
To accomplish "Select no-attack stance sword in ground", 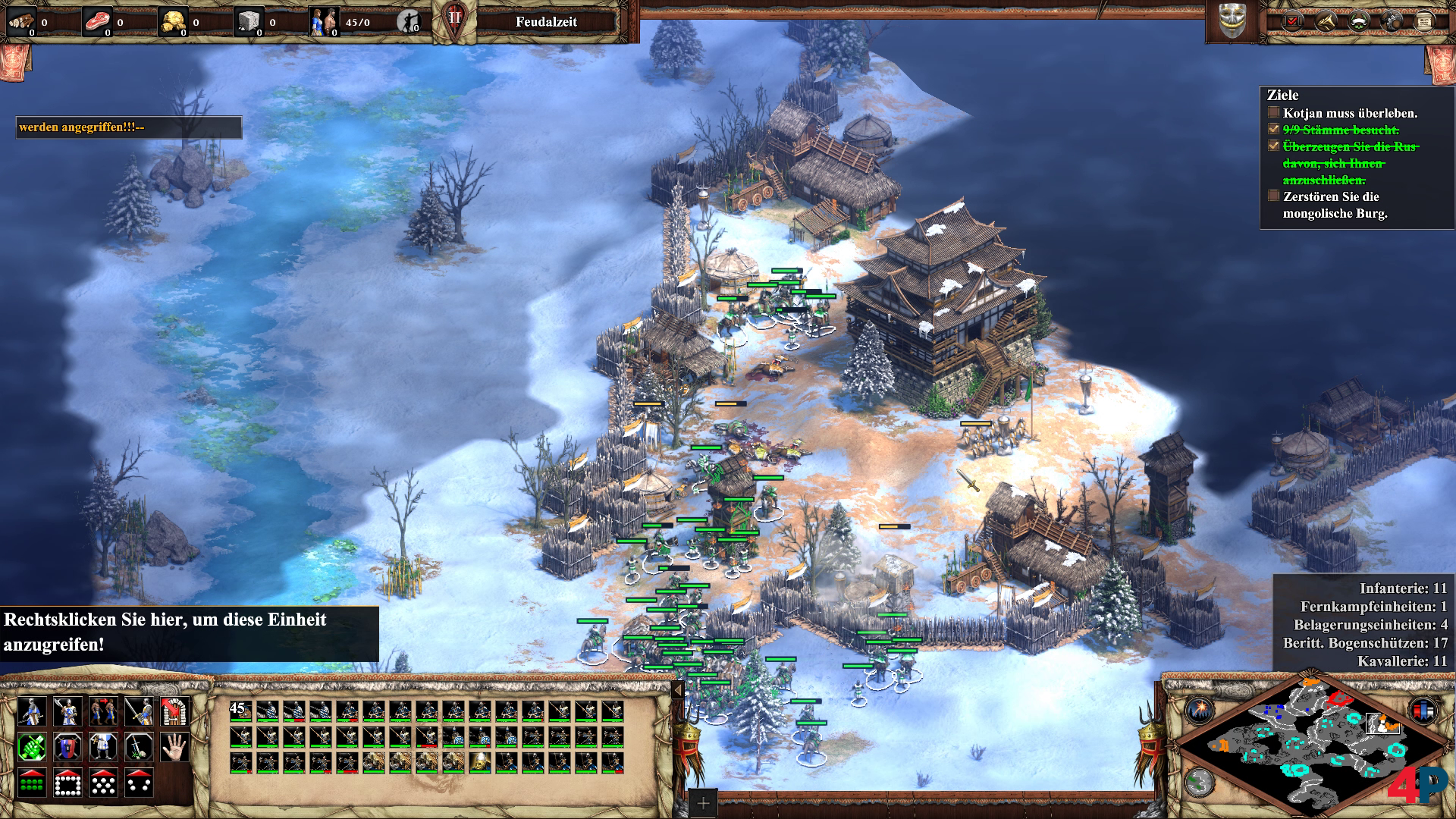I will pyautogui.click(x=140, y=747).
